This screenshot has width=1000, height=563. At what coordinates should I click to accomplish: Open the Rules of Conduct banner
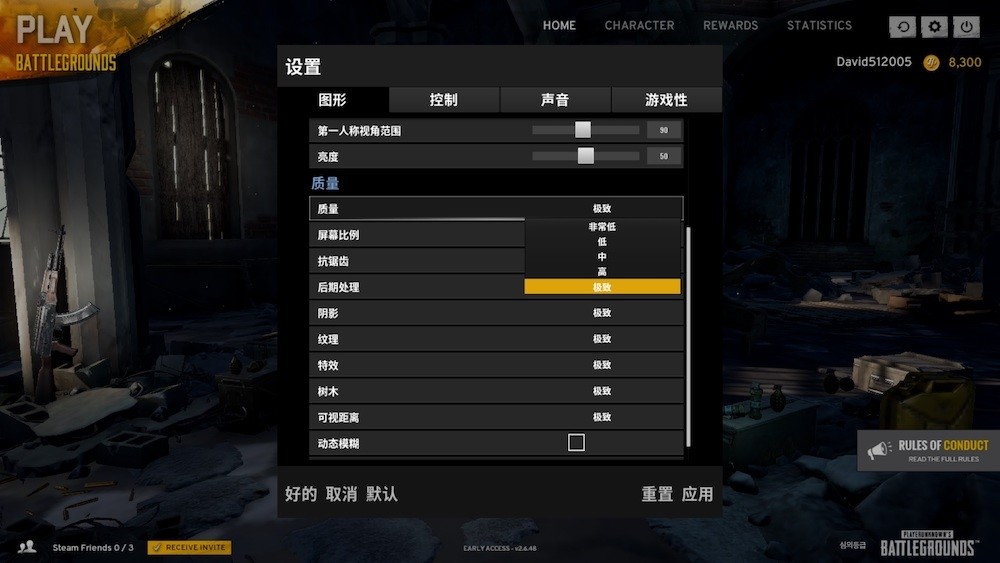(x=928, y=451)
